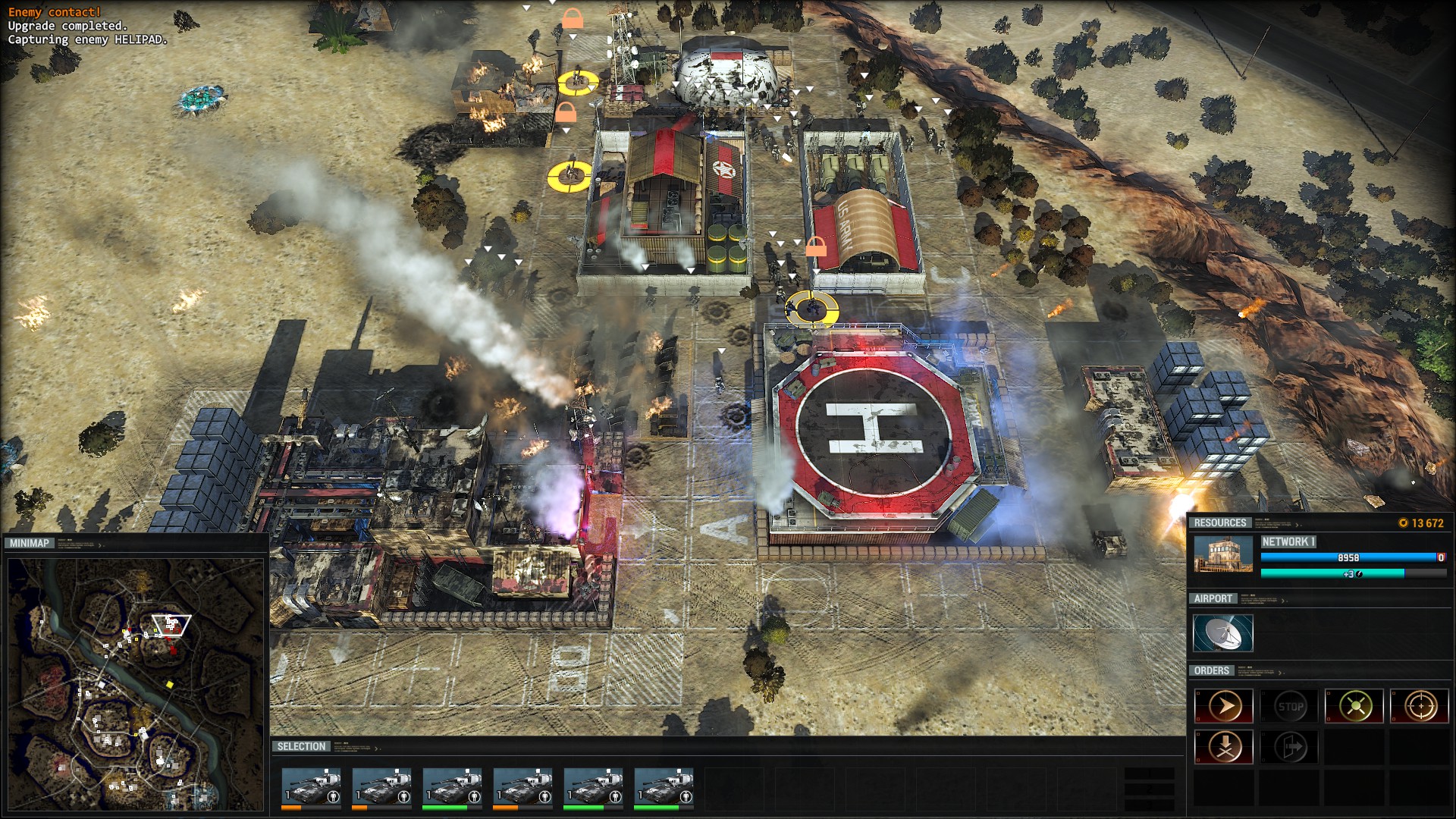Open the Resources panel header
The image size is (1456, 819).
1219,522
